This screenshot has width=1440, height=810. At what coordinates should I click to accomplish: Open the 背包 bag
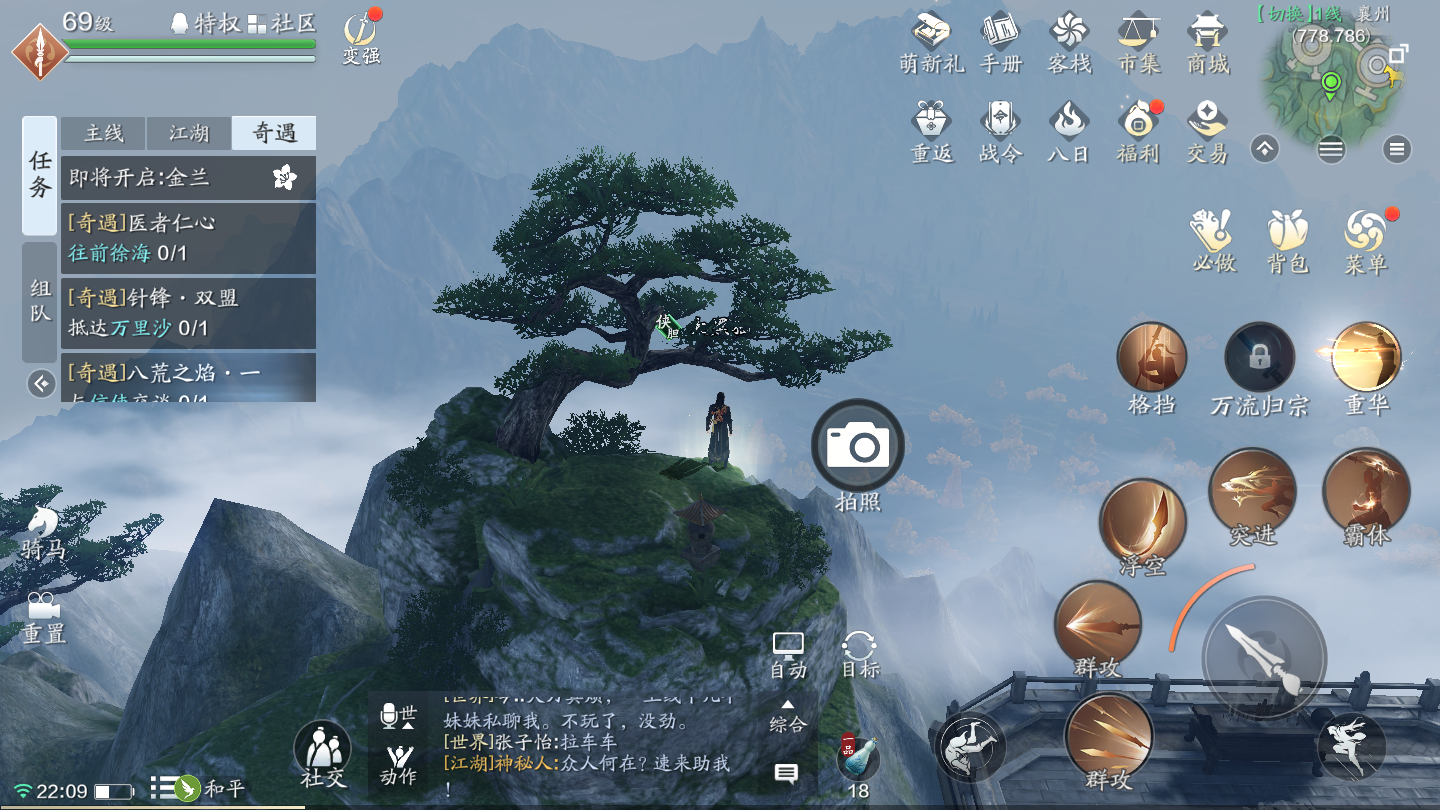click(1287, 240)
